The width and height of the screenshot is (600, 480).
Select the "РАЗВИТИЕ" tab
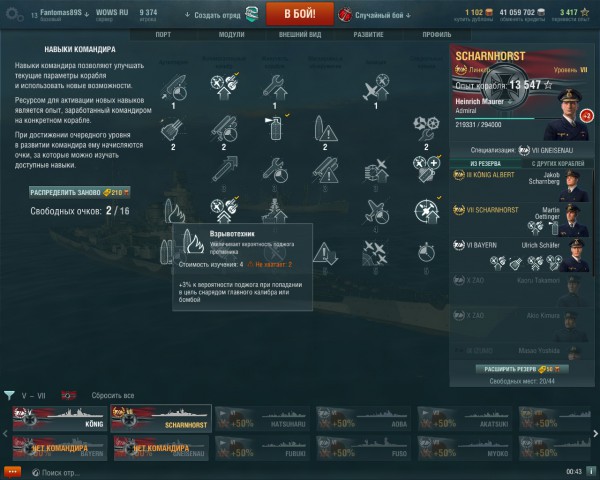point(368,34)
